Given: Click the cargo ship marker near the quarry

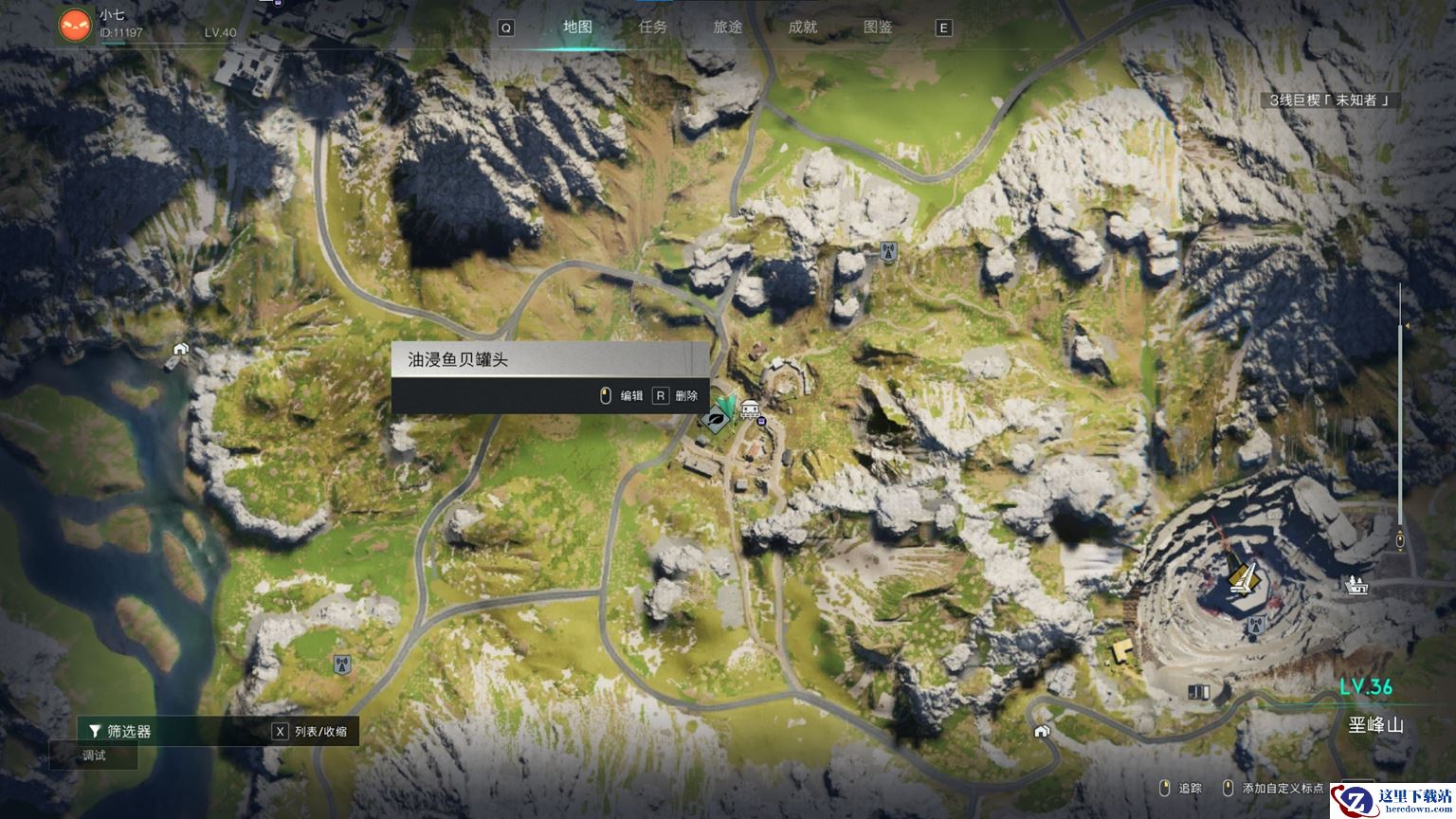Looking at the screenshot, I should coord(1356,585).
